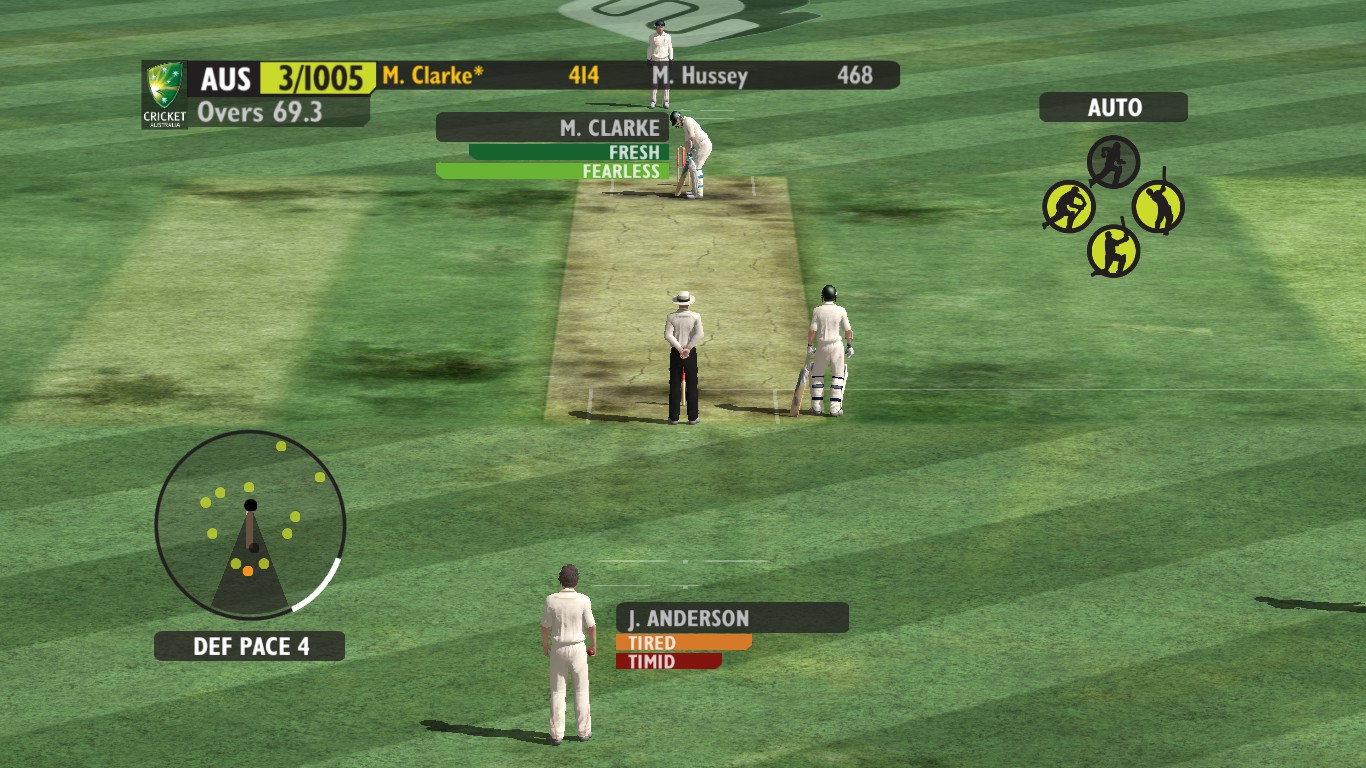
Task: Select the raised-bat lofted shot icon
Action: (1158, 207)
